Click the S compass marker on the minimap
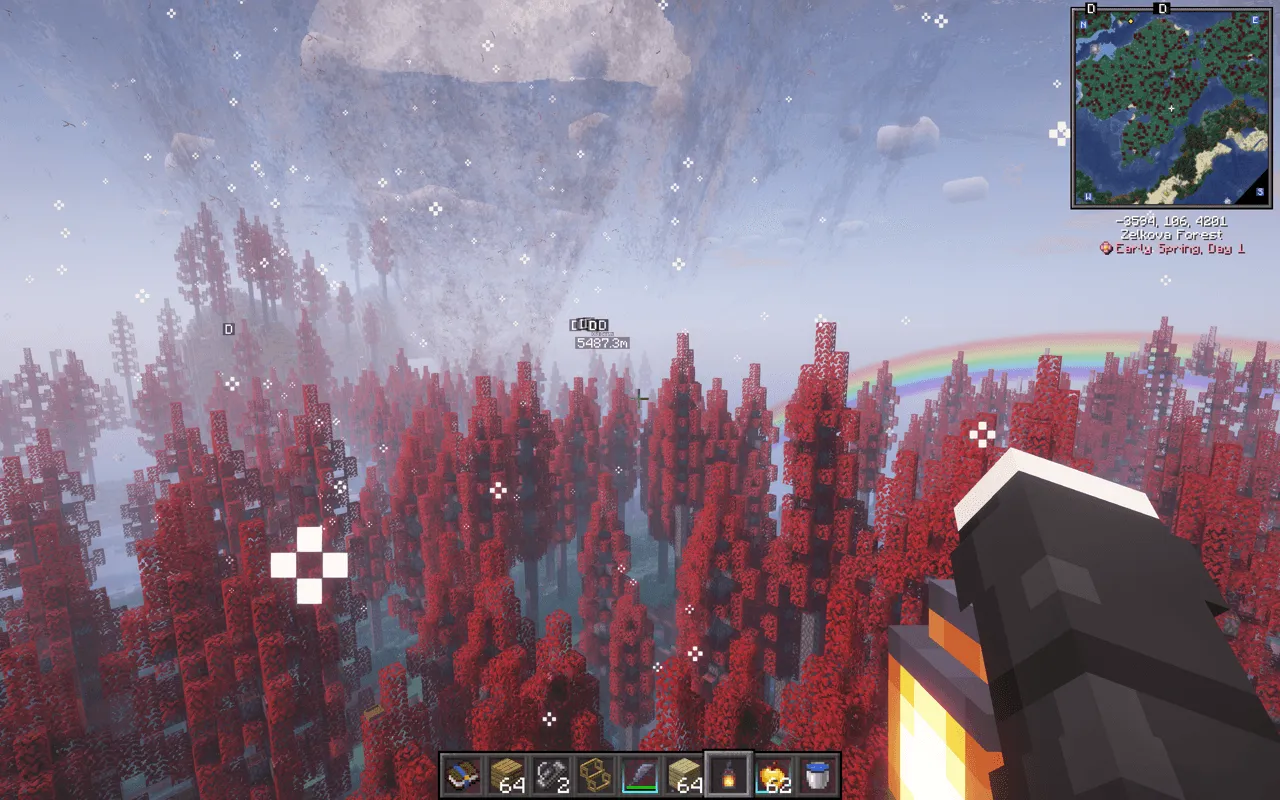Viewport: 1280px width, 800px height. point(1260,192)
